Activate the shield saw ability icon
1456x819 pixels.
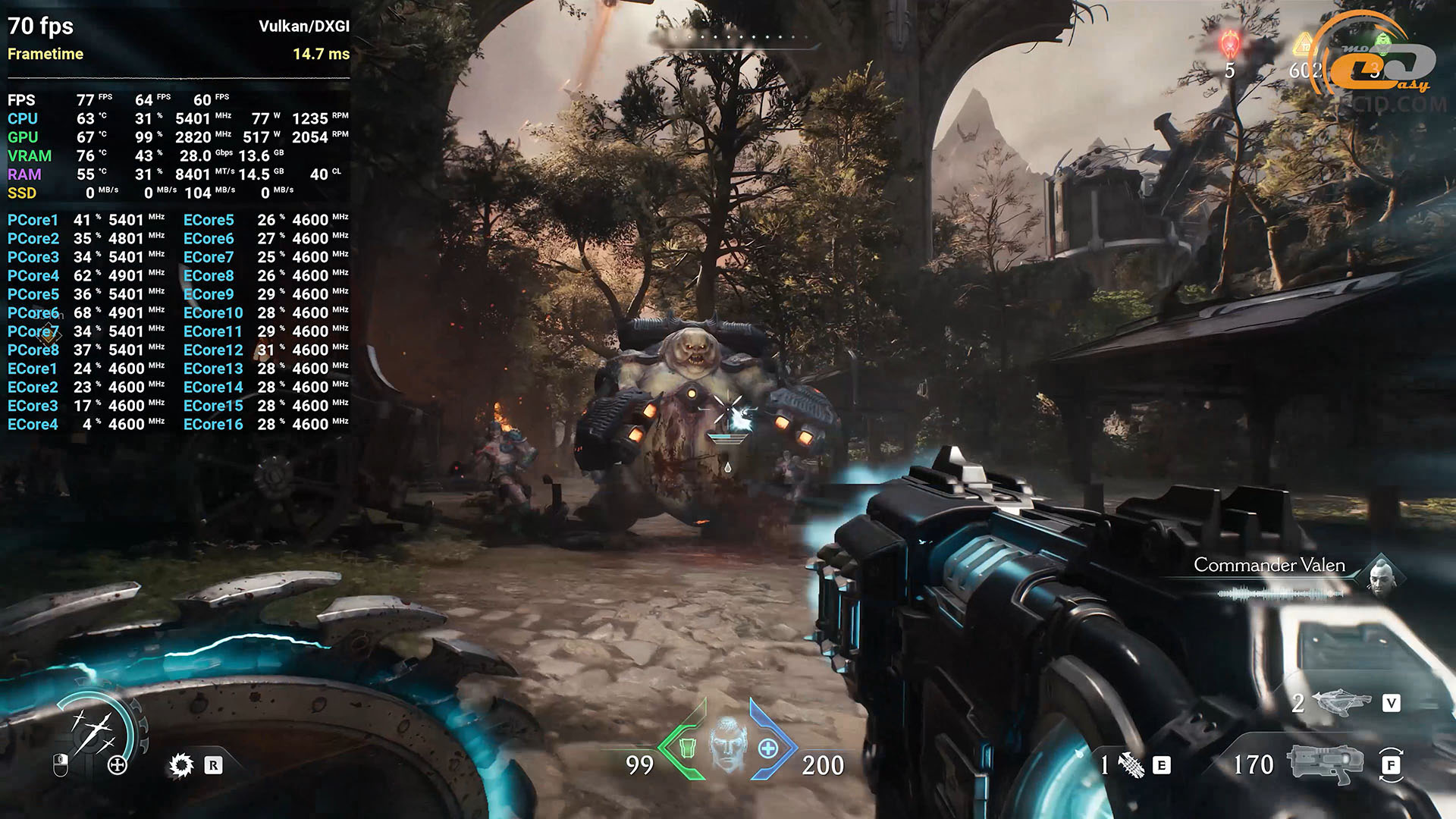point(181,765)
